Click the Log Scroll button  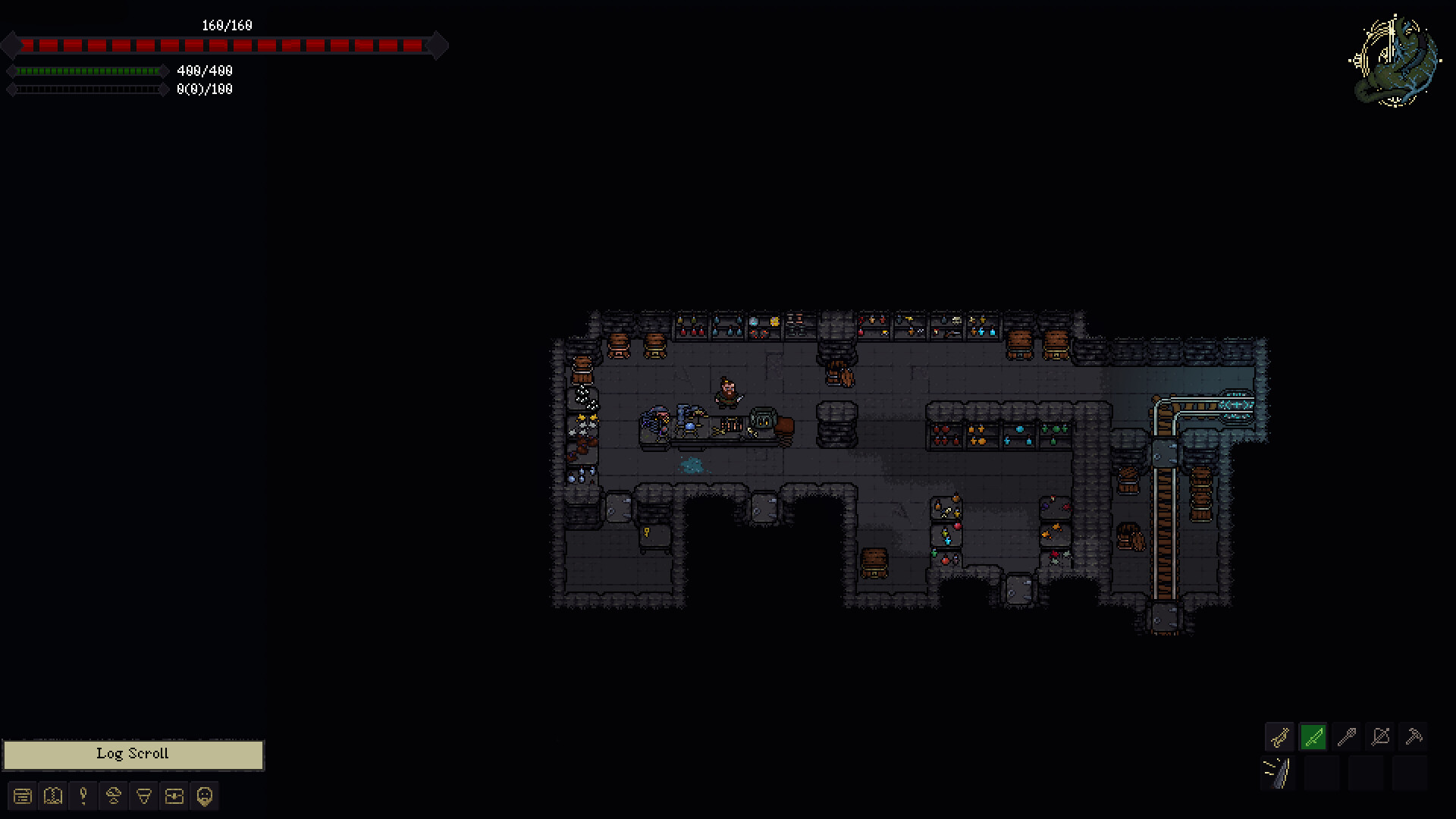133,754
